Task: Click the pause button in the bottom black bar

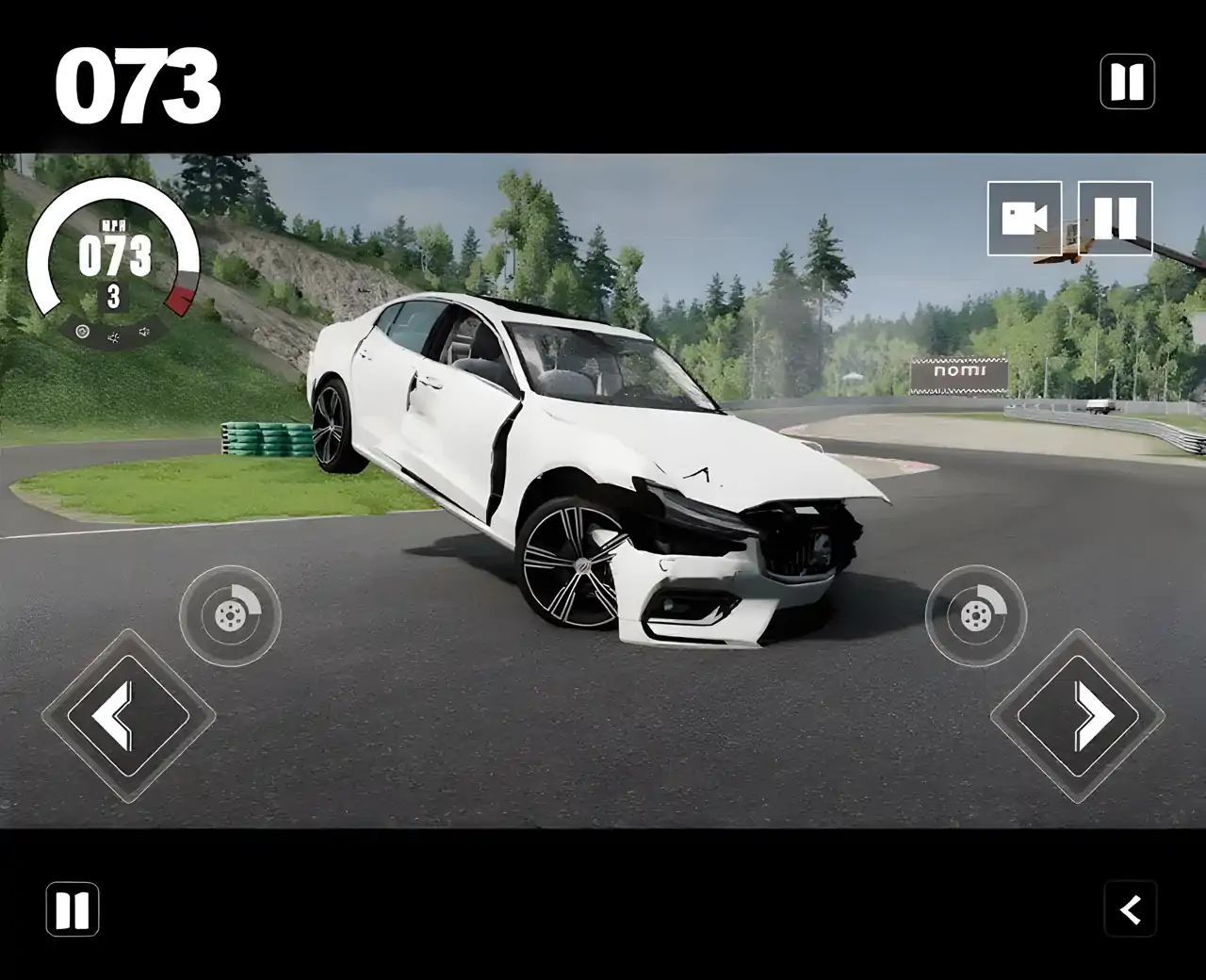Action: pos(73,909)
